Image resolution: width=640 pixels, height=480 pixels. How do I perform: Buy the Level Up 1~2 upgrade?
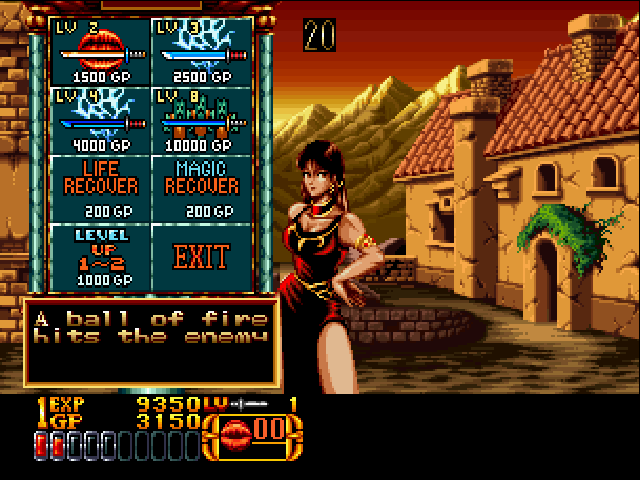click(100, 257)
